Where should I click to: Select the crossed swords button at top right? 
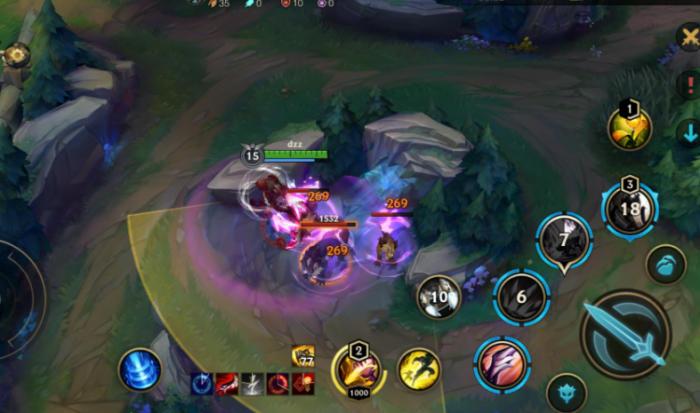689,36
